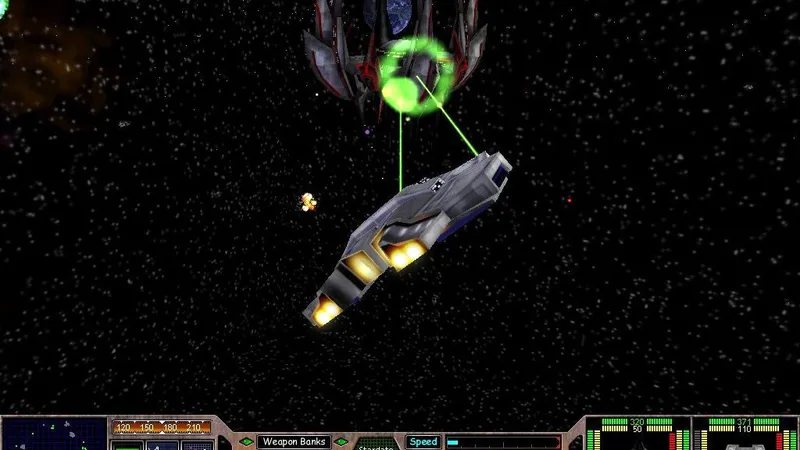Open the Weapon Banks panel
Viewport: 800px width, 450px height.
coord(294,441)
